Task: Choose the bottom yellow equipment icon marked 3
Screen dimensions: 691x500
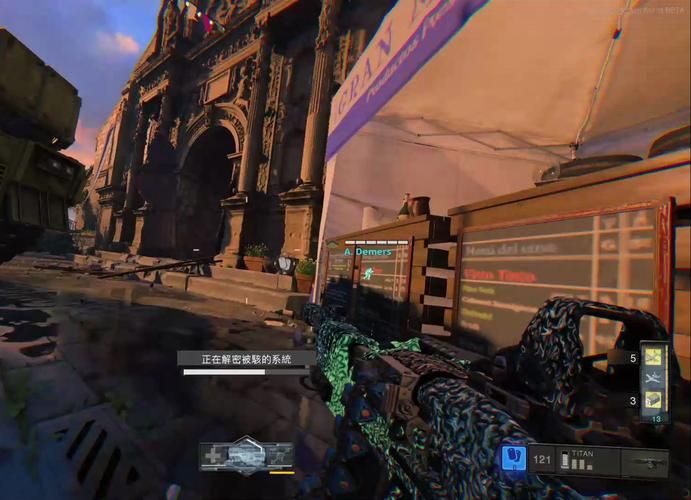Action: click(654, 400)
